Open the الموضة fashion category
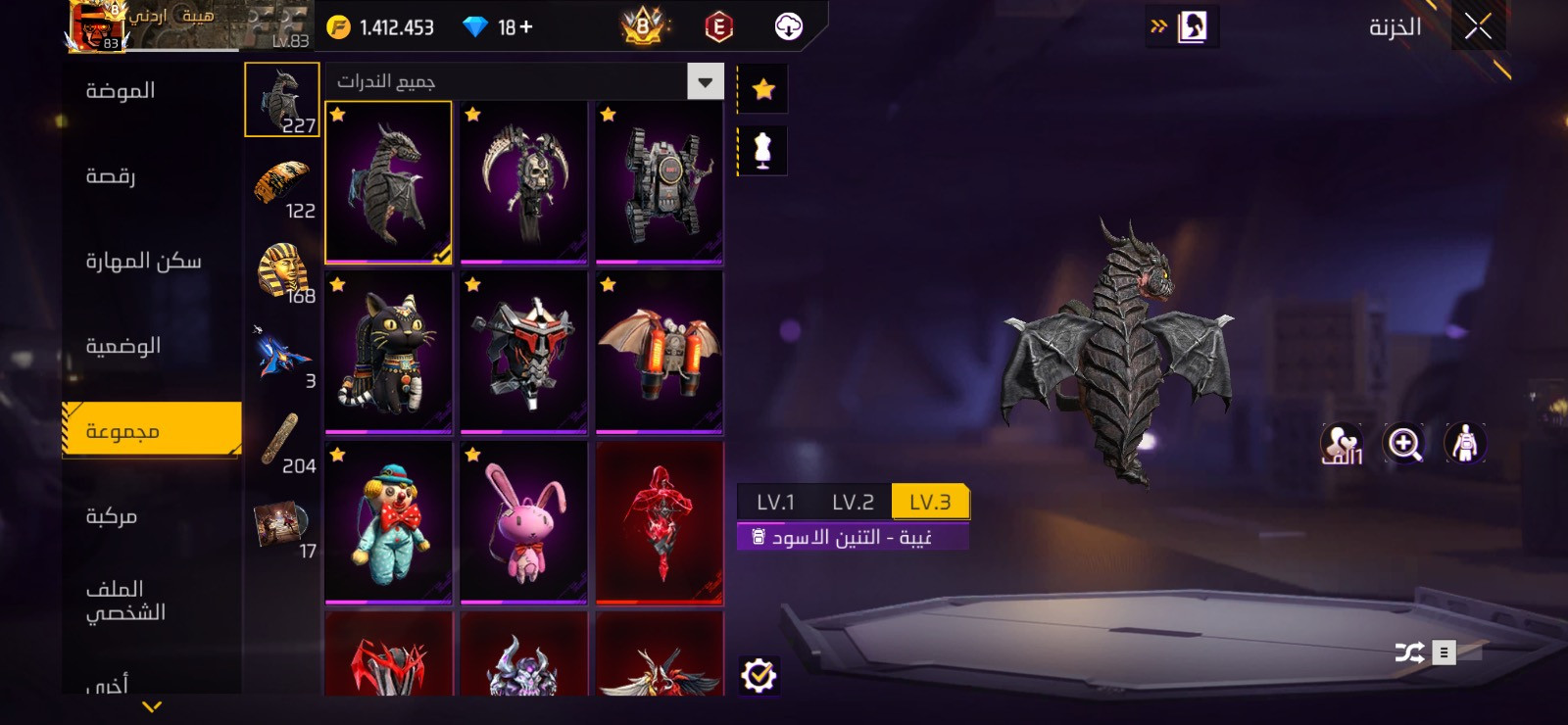The image size is (1568, 725). (x=121, y=91)
